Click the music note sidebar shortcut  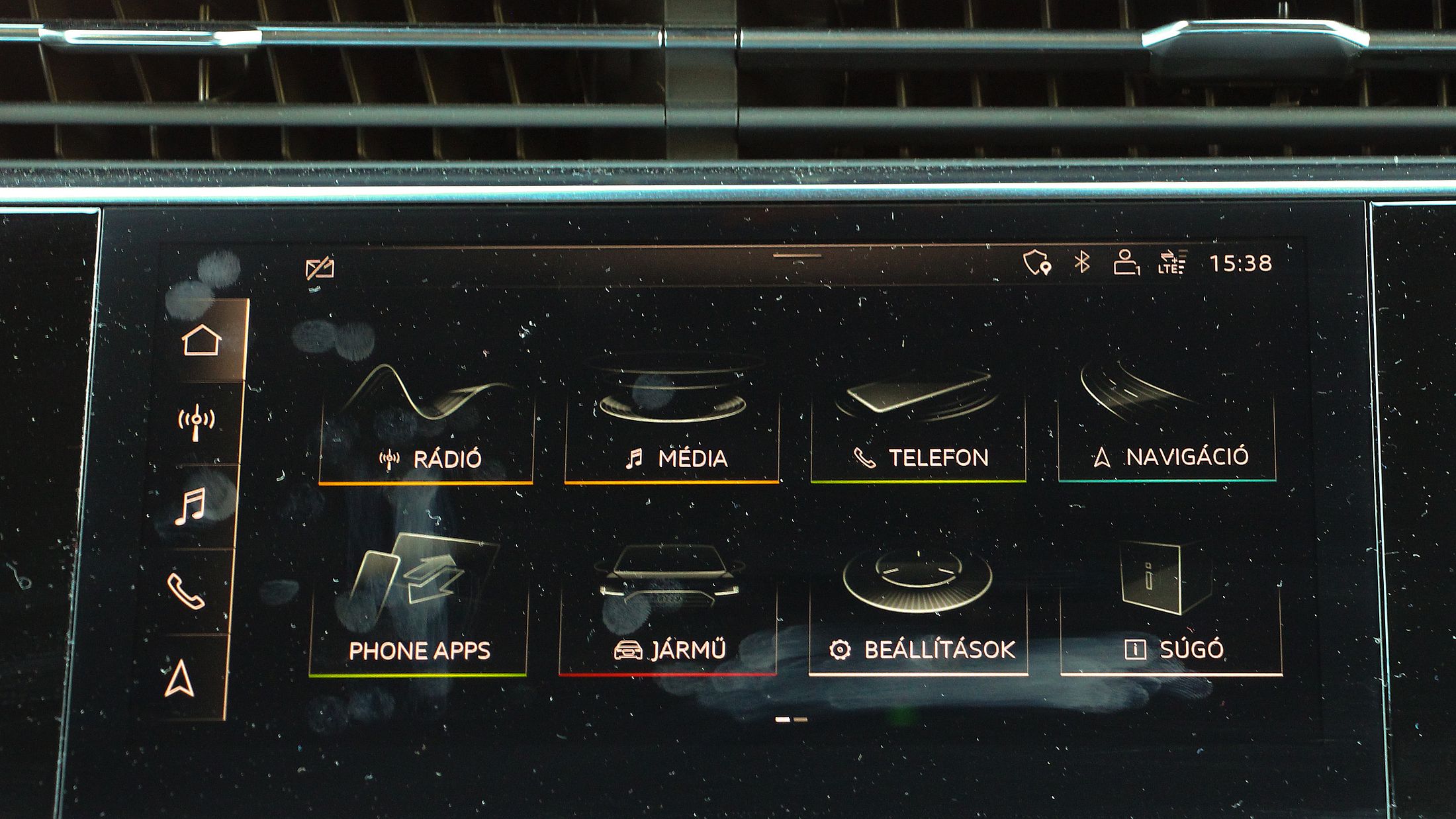[x=191, y=506]
